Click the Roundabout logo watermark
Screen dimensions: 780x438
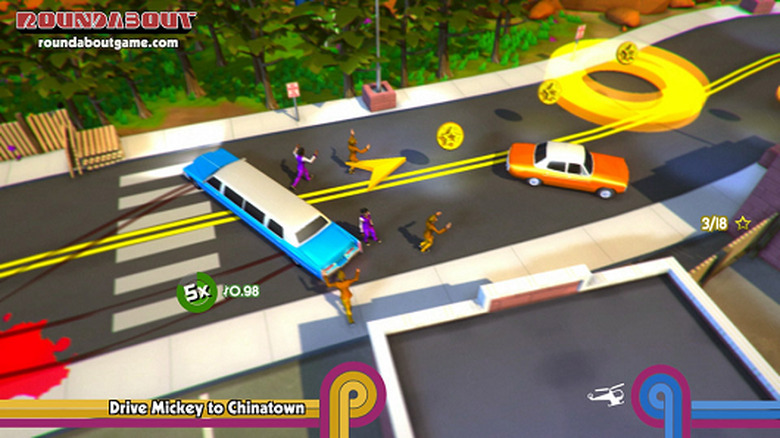coord(107,21)
